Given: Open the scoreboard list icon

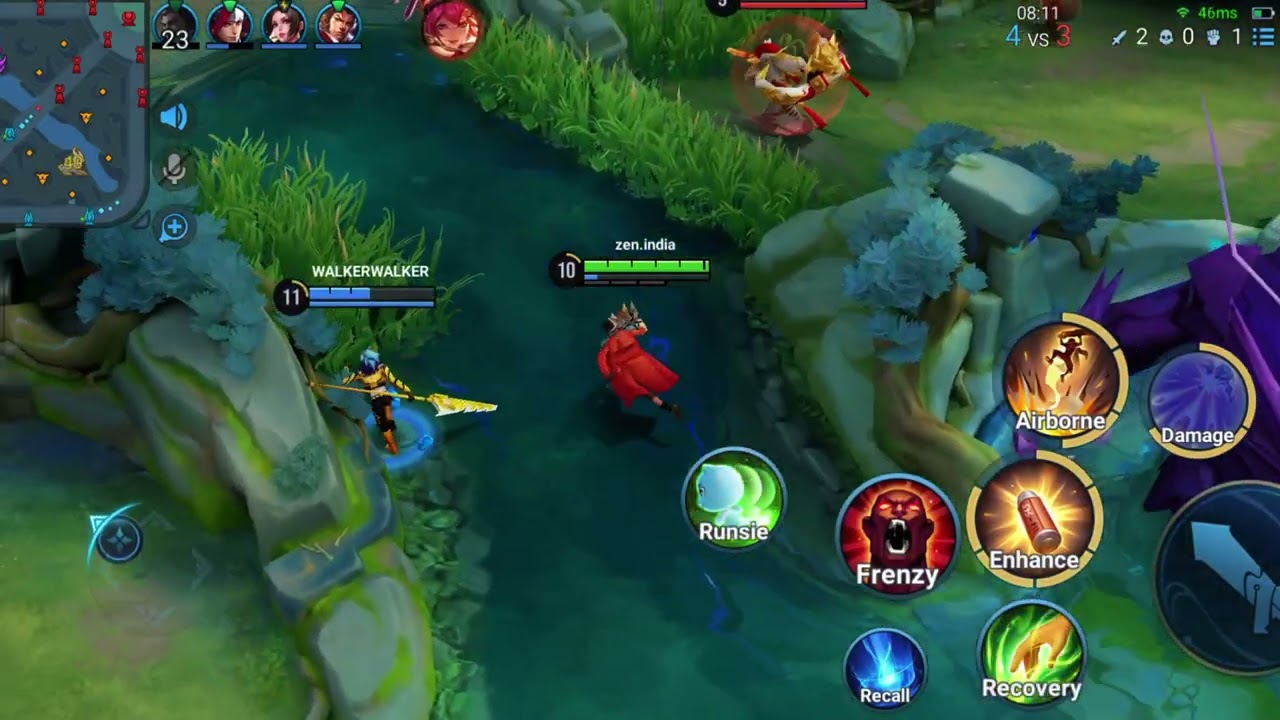Looking at the screenshot, I should 1263,37.
